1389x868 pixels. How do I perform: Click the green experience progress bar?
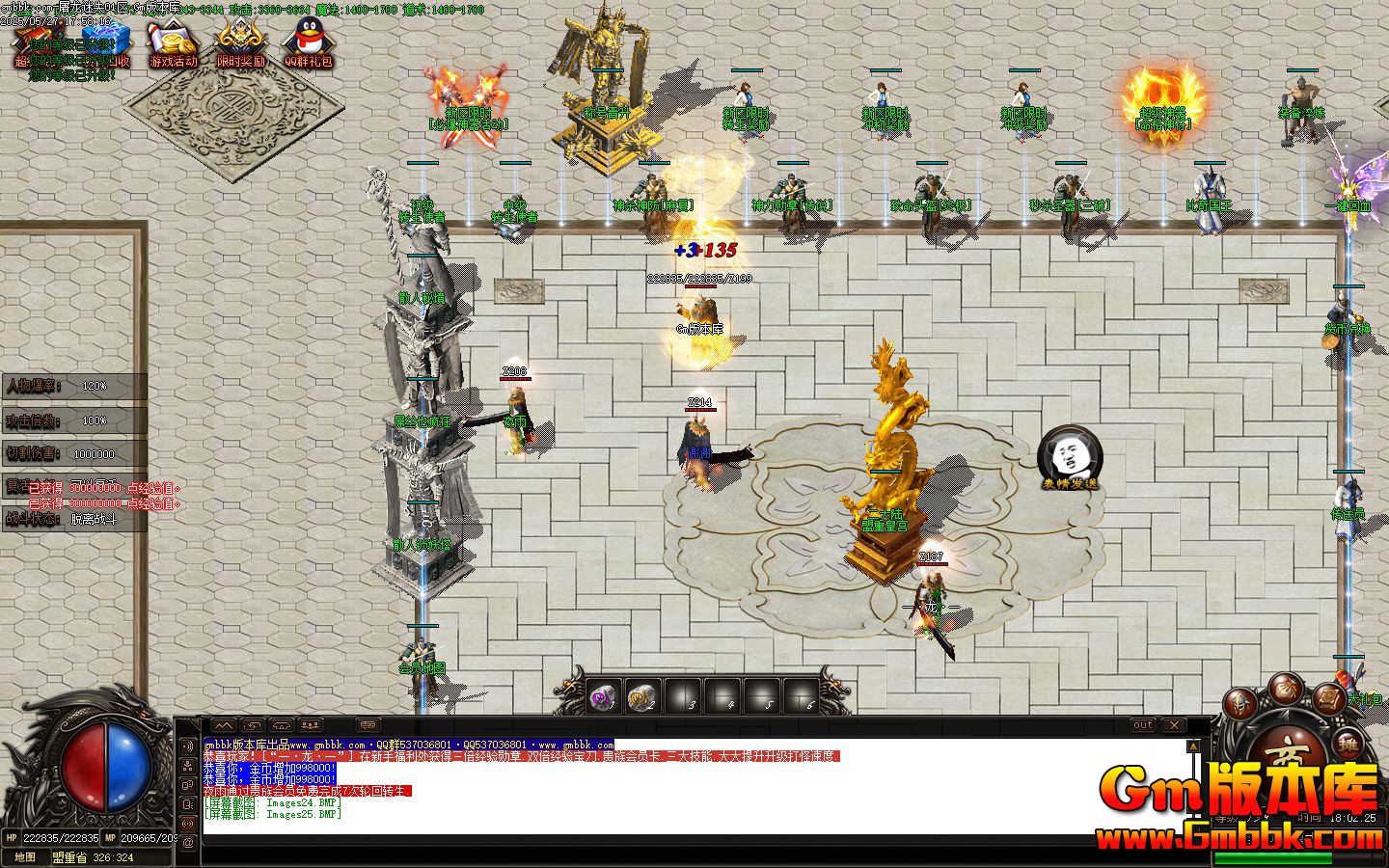(x=1273, y=858)
